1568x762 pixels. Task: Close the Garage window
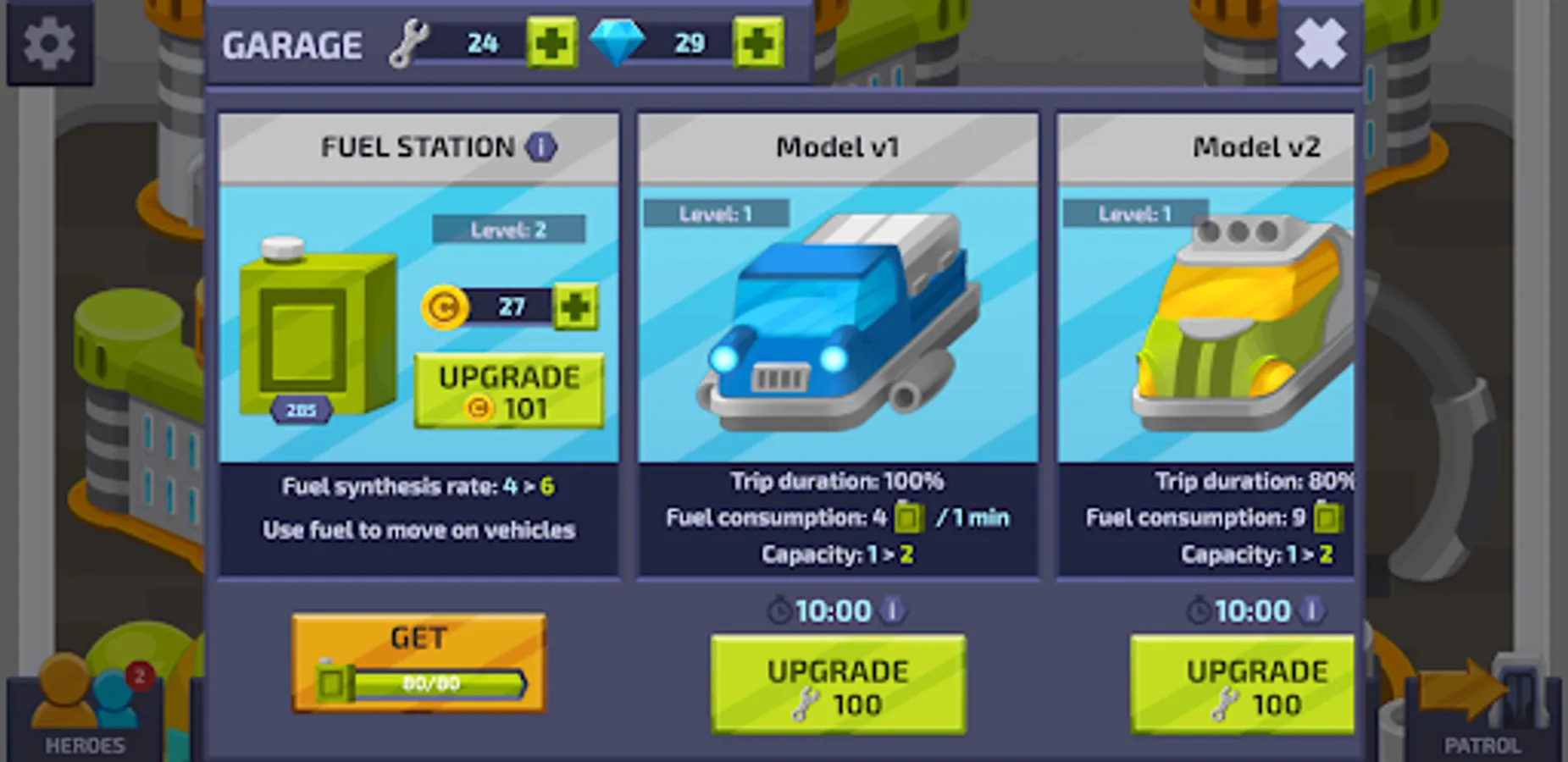[x=1320, y=41]
